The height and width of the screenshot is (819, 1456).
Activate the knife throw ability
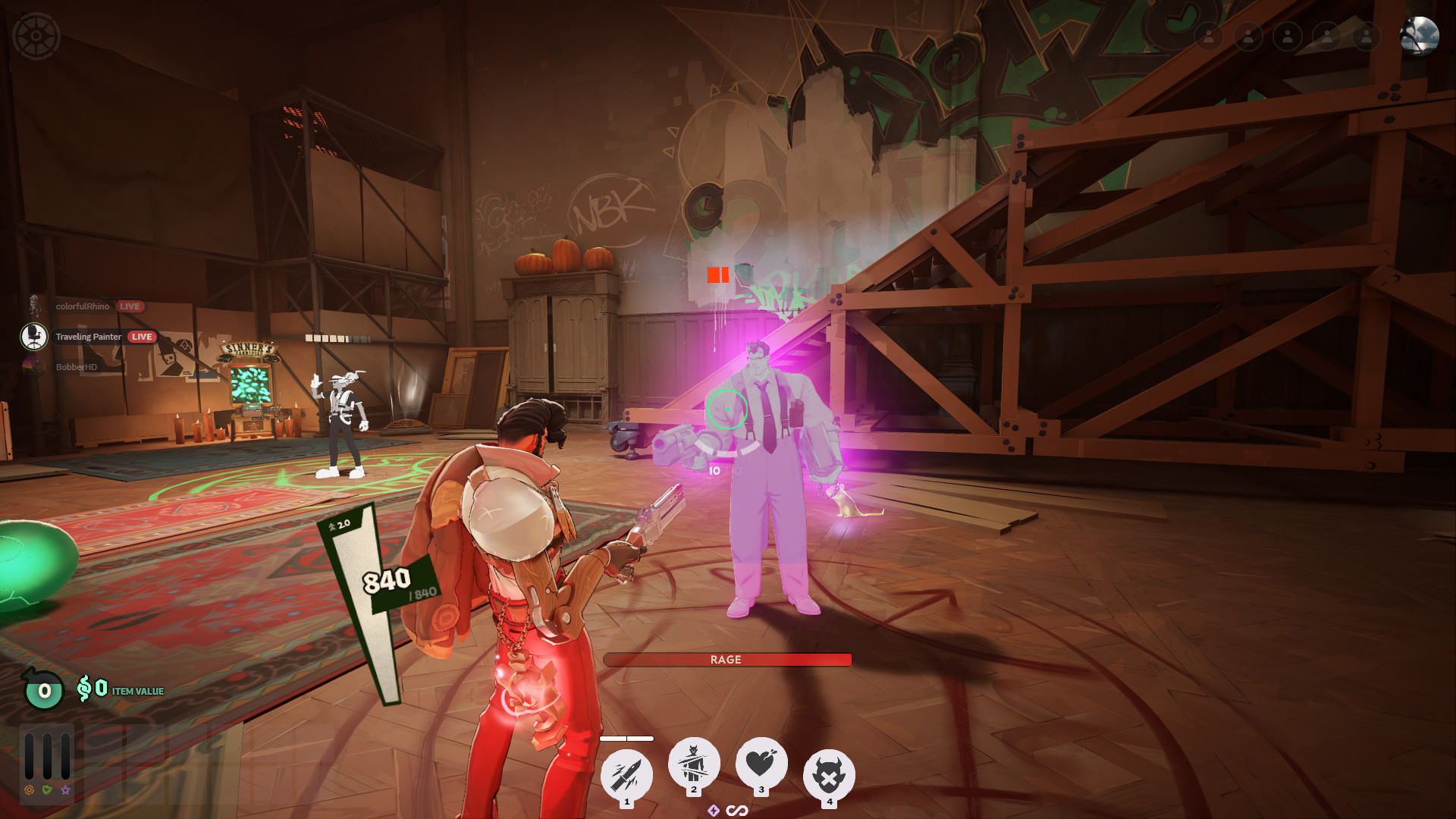pos(626,775)
